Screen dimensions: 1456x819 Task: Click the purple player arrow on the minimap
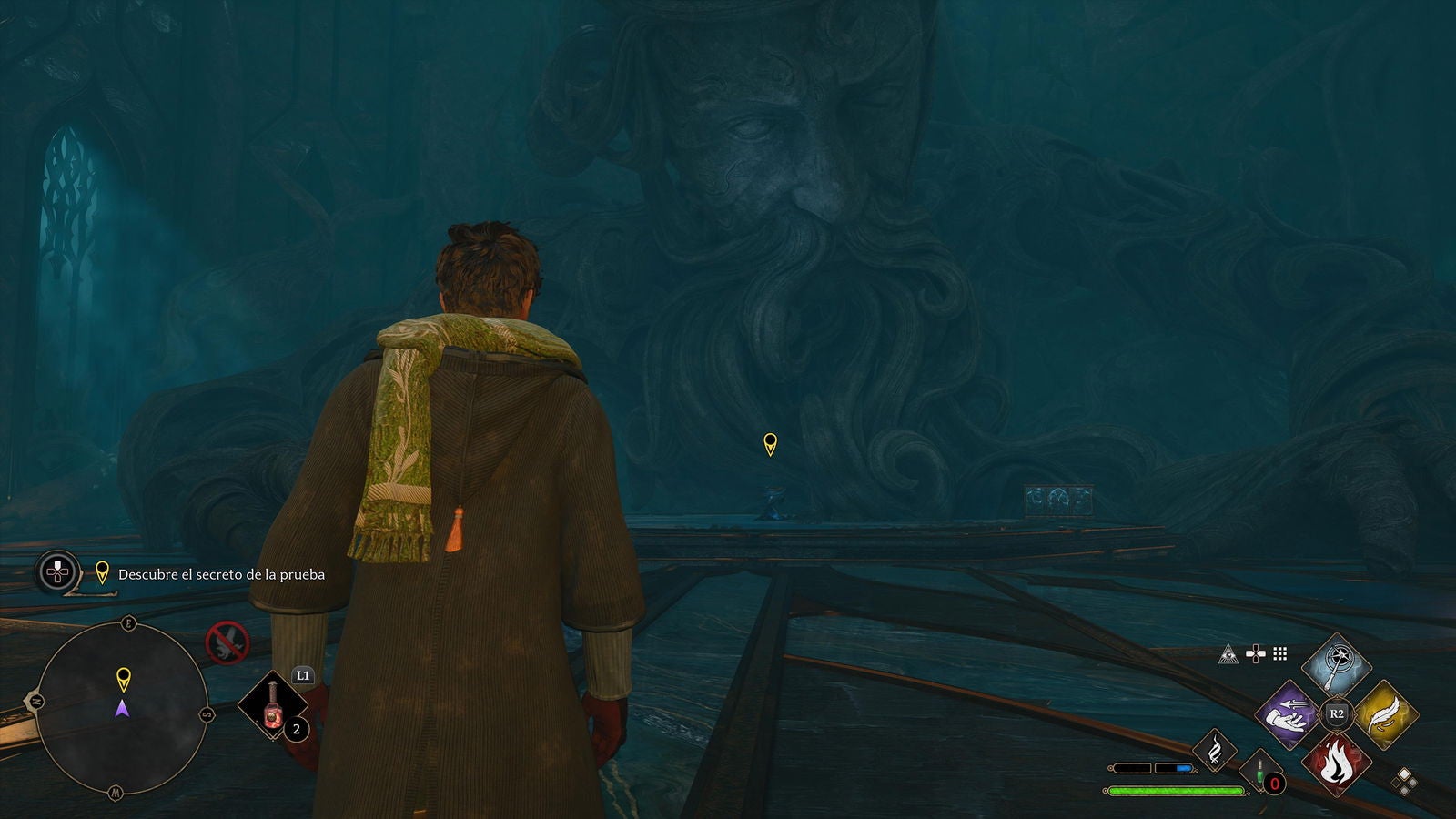[x=123, y=710]
